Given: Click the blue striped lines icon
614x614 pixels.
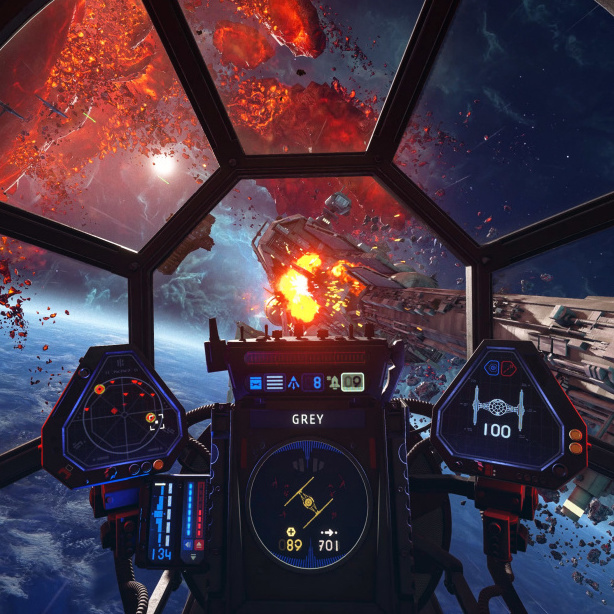Looking at the screenshot, I should pos(274,382).
